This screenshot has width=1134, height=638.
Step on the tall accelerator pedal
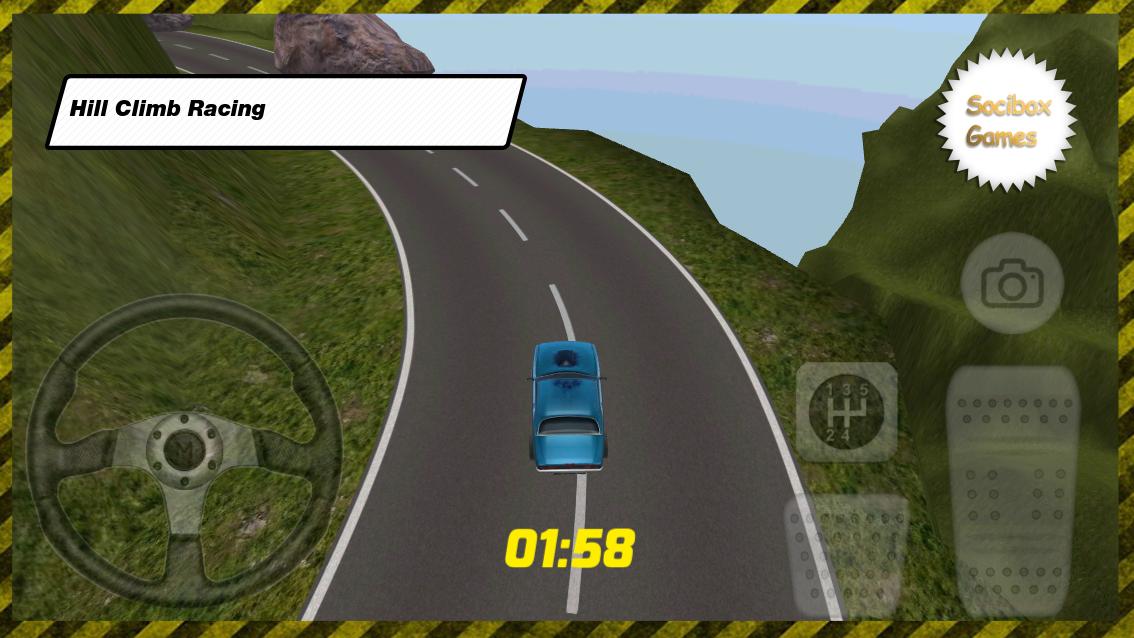(1012, 490)
